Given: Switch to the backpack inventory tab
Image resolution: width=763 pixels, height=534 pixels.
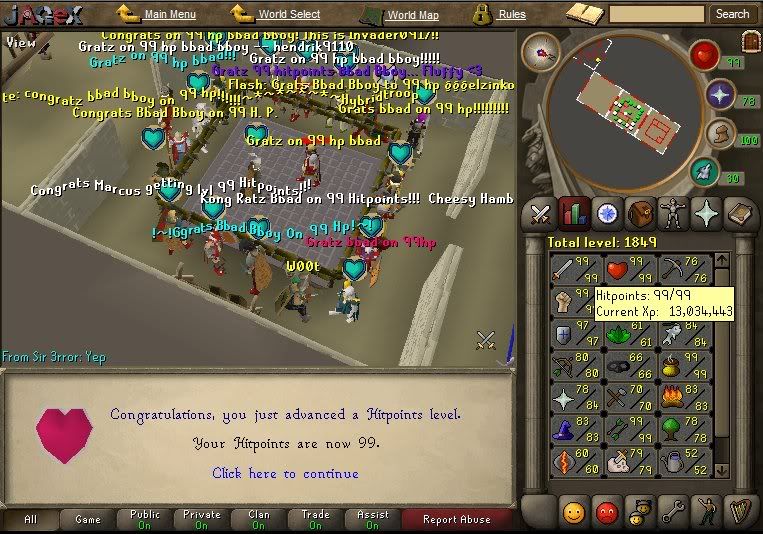Looking at the screenshot, I should 640,213.
